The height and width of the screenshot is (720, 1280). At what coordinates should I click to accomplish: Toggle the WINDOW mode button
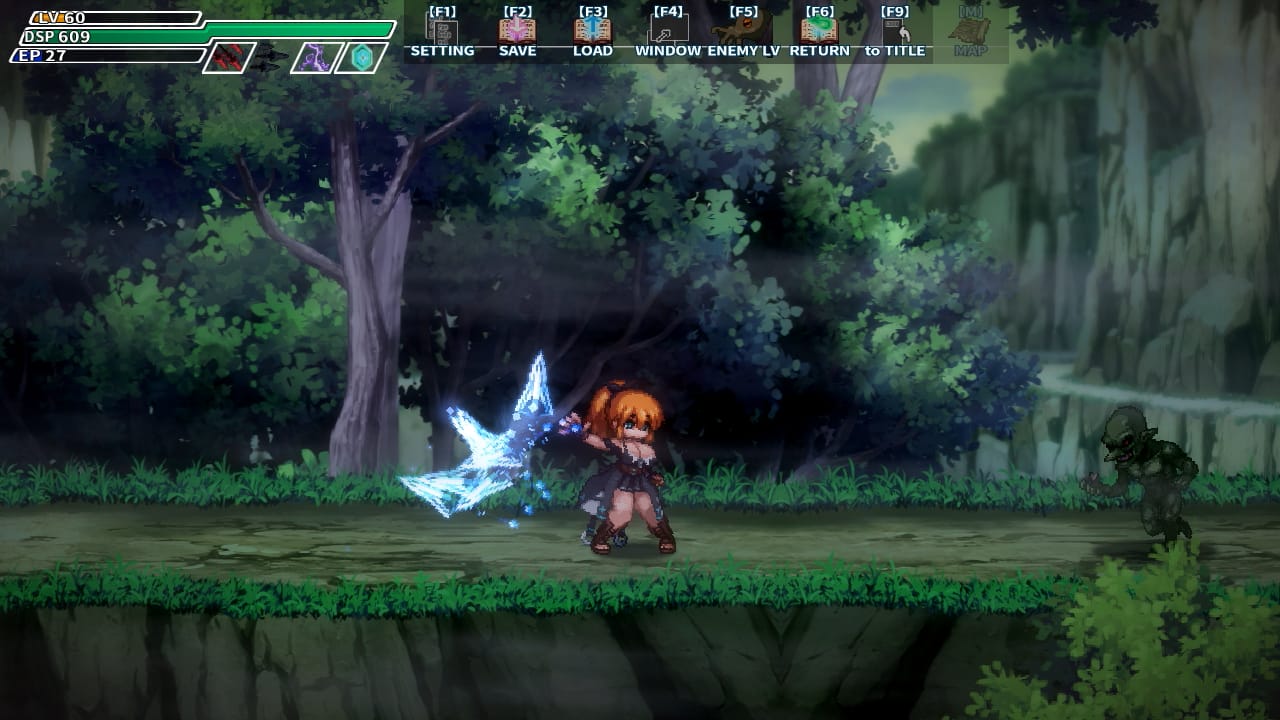pyautogui.click(x=668, y=33)
